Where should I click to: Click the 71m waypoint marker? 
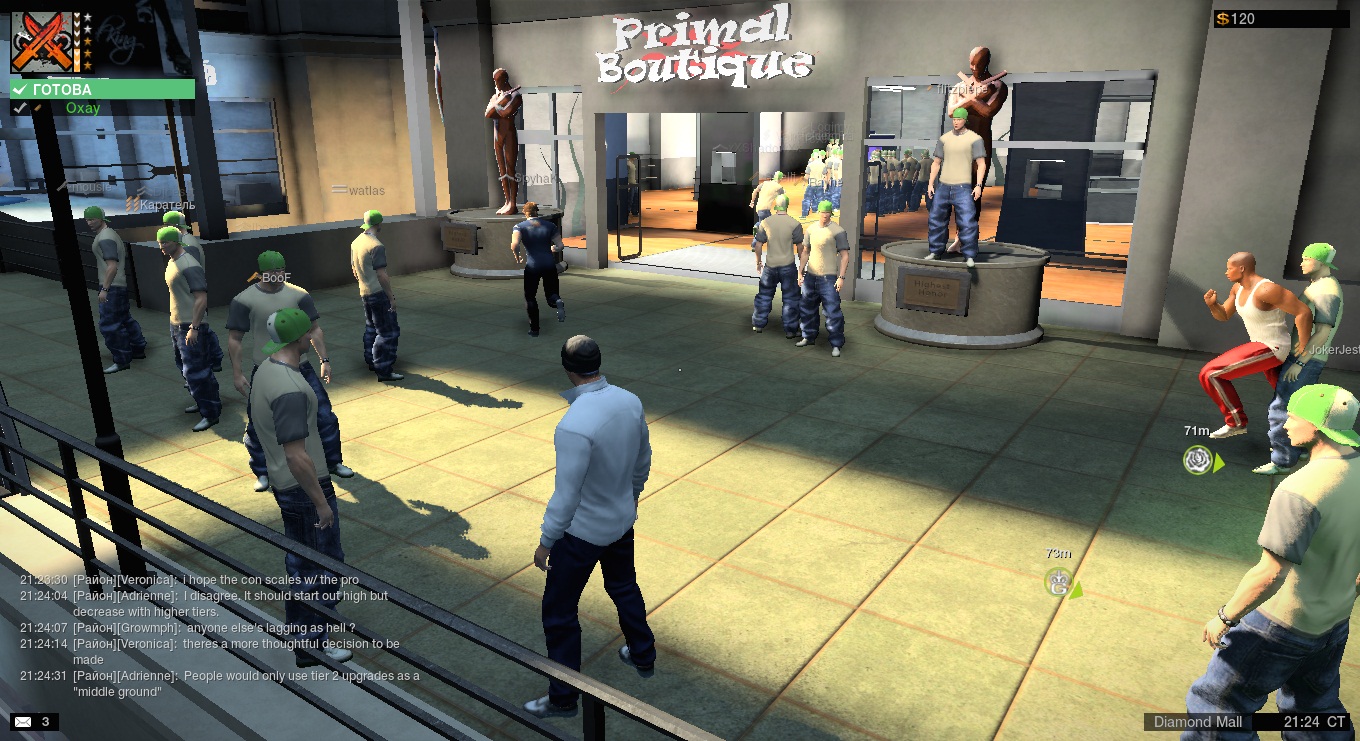click(1198, 460)
